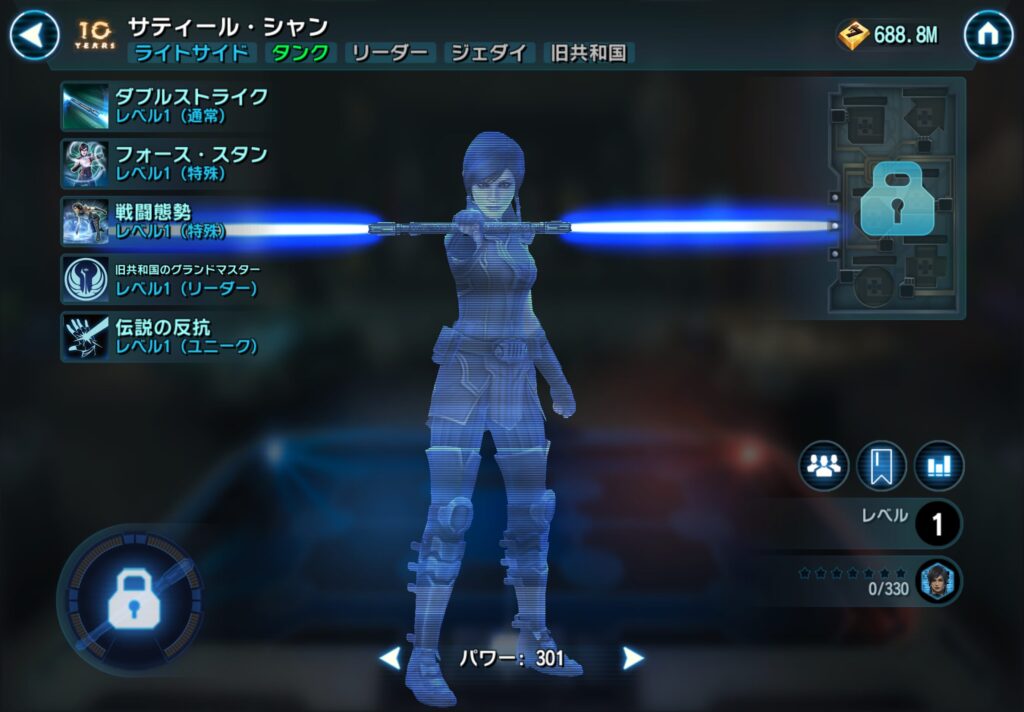1024x712 pixels.
Task: Open the bookmark icon button
Action: coord(881,465)
